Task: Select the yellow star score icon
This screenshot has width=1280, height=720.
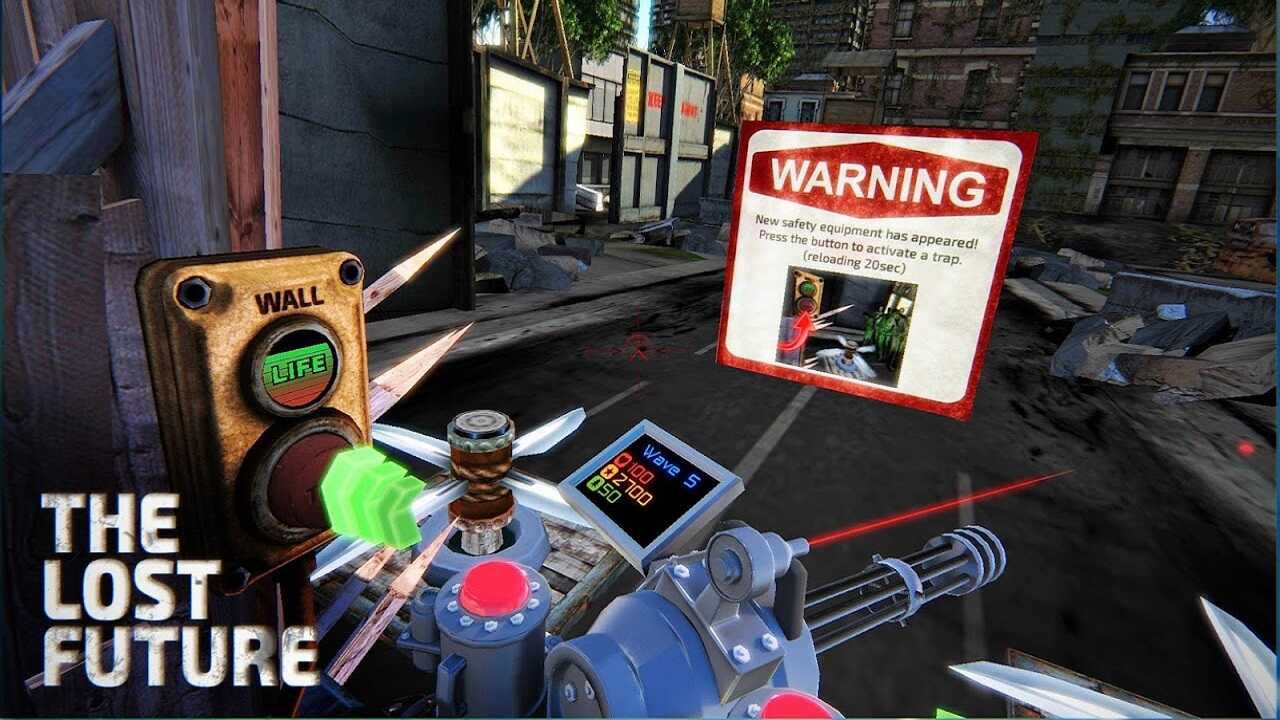Action: pos(610,472)
